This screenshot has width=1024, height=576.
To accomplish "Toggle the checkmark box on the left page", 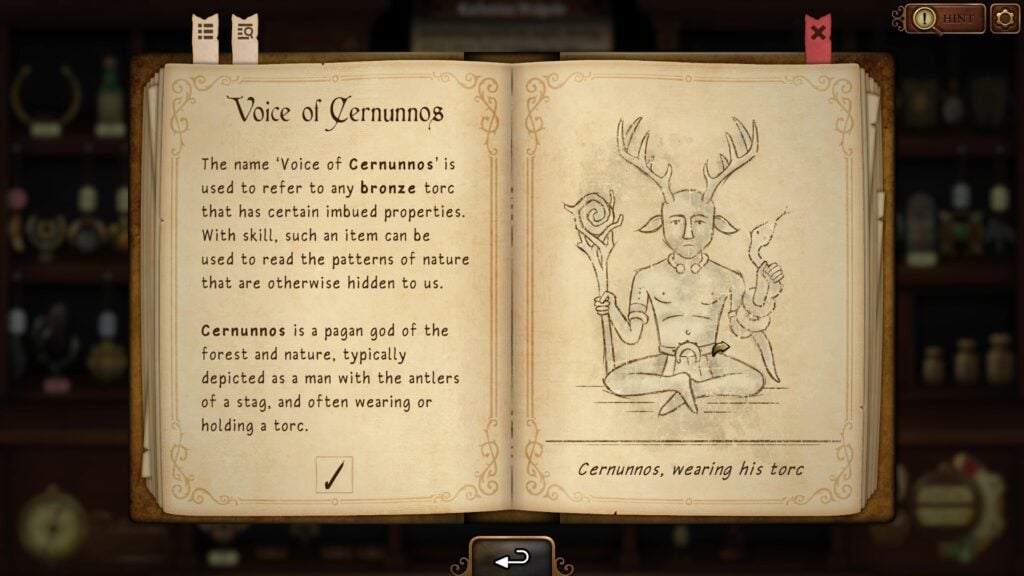I will coord(334,473).
